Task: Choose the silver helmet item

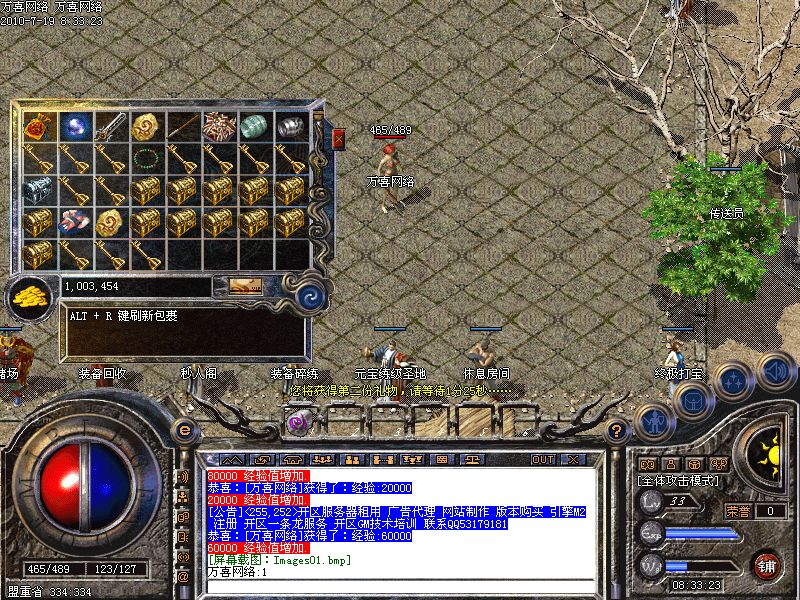Action: (x=290, y=126)
